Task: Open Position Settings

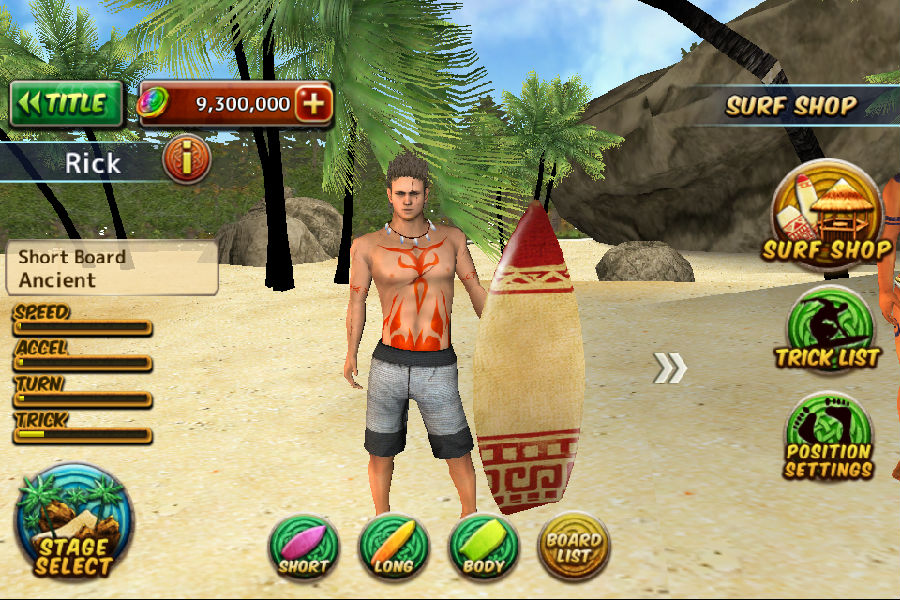Action: [x=827, y=437]
